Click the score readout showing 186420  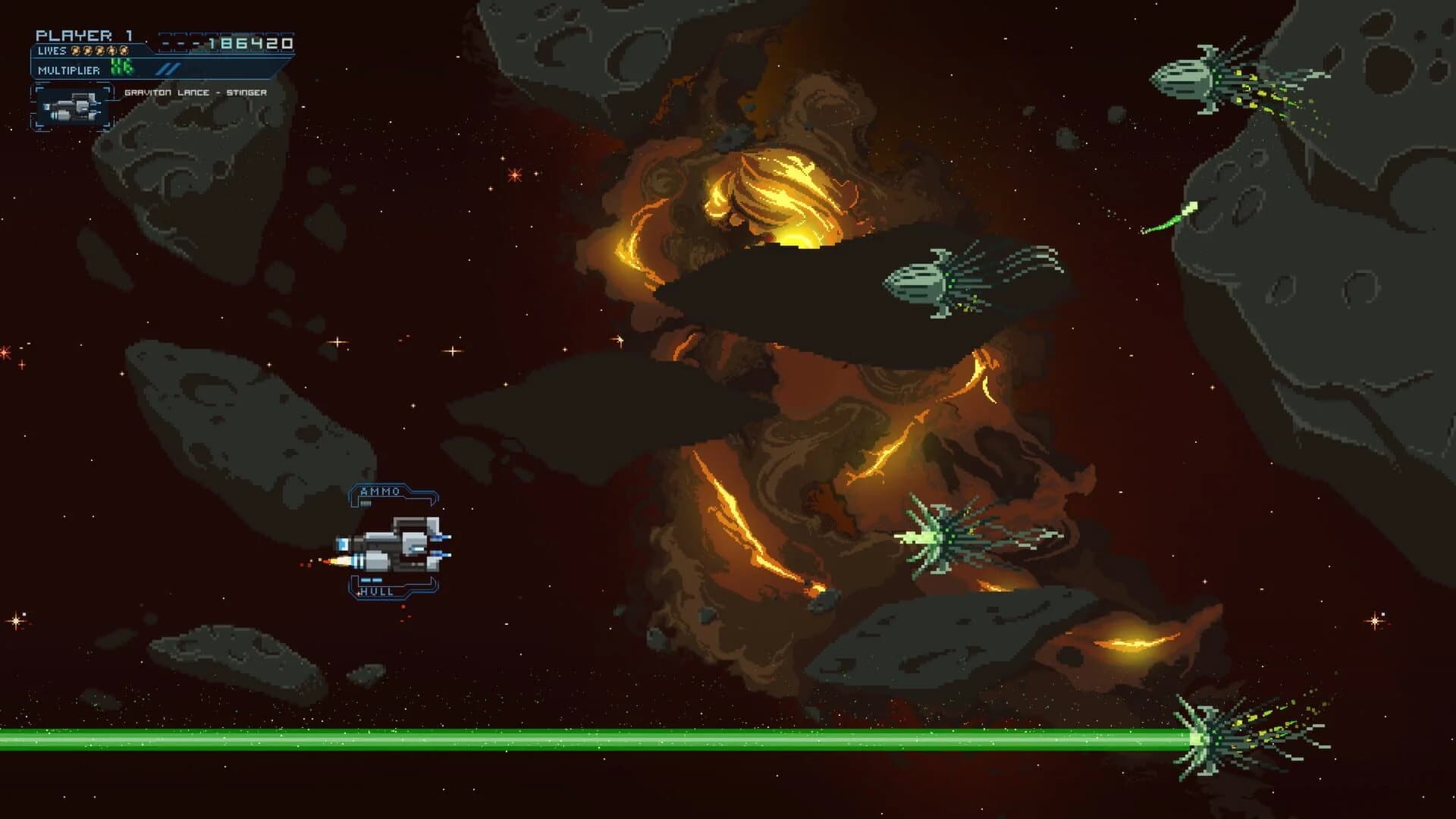click(x=250, y=44)
